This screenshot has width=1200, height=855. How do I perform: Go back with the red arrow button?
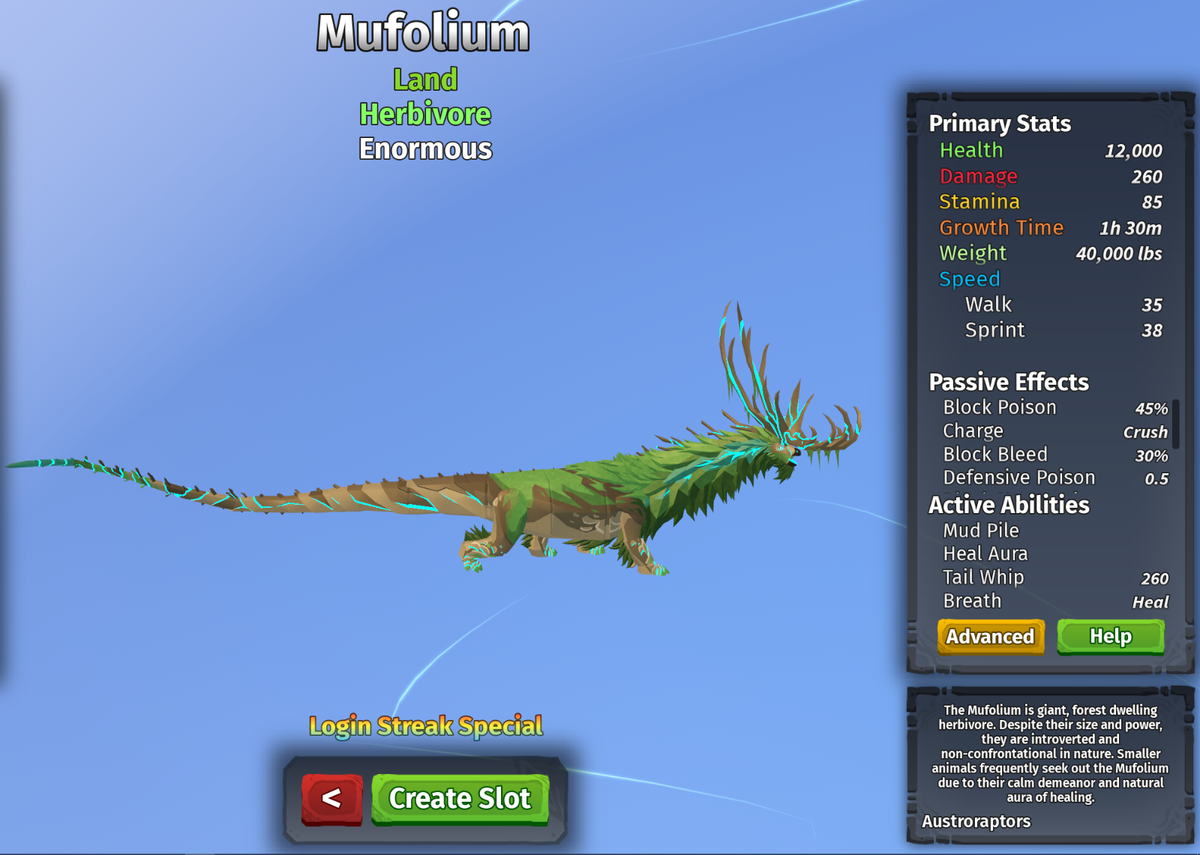[x=332, y=798]
